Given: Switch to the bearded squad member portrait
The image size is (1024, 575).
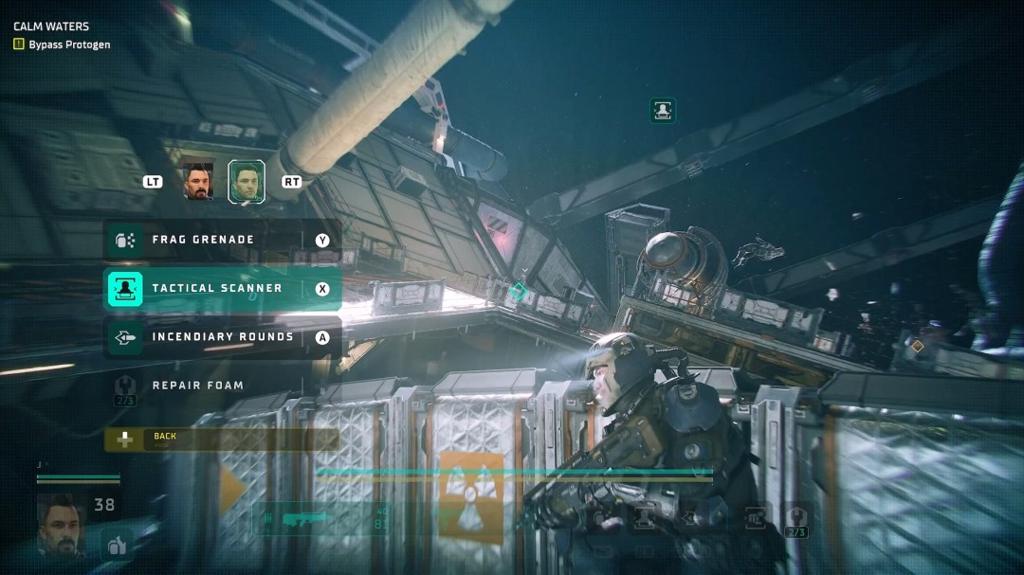Looking at the screenshot, I should (x=199, y=182).
